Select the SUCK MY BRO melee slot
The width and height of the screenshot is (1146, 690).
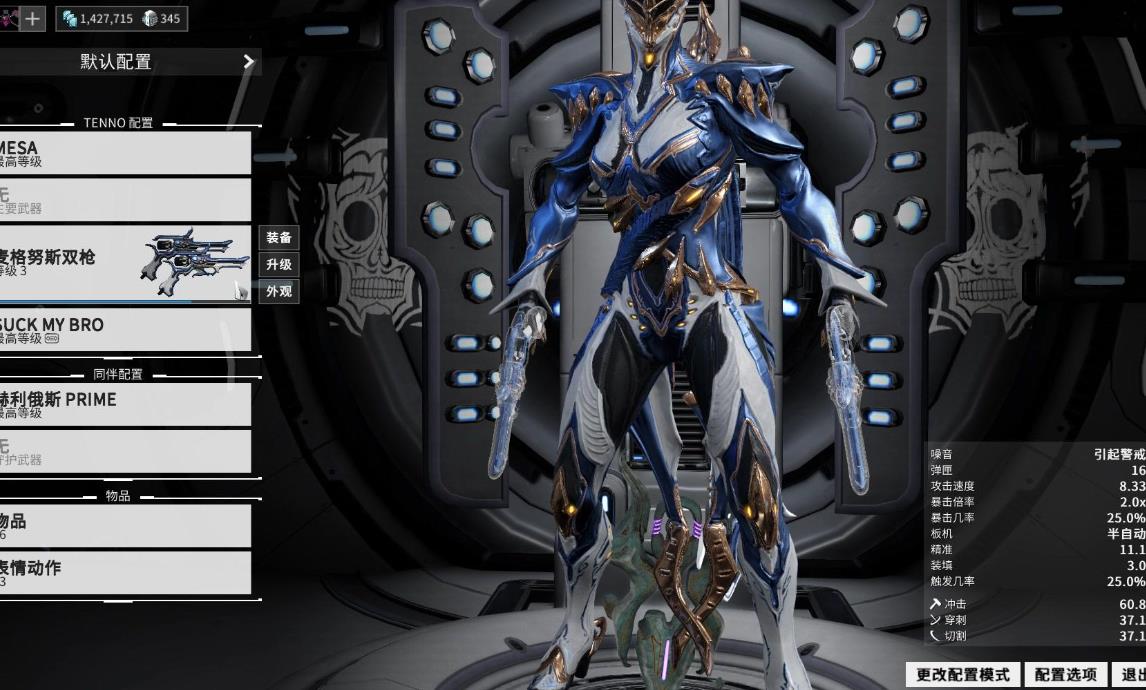[x=125, y=330]
